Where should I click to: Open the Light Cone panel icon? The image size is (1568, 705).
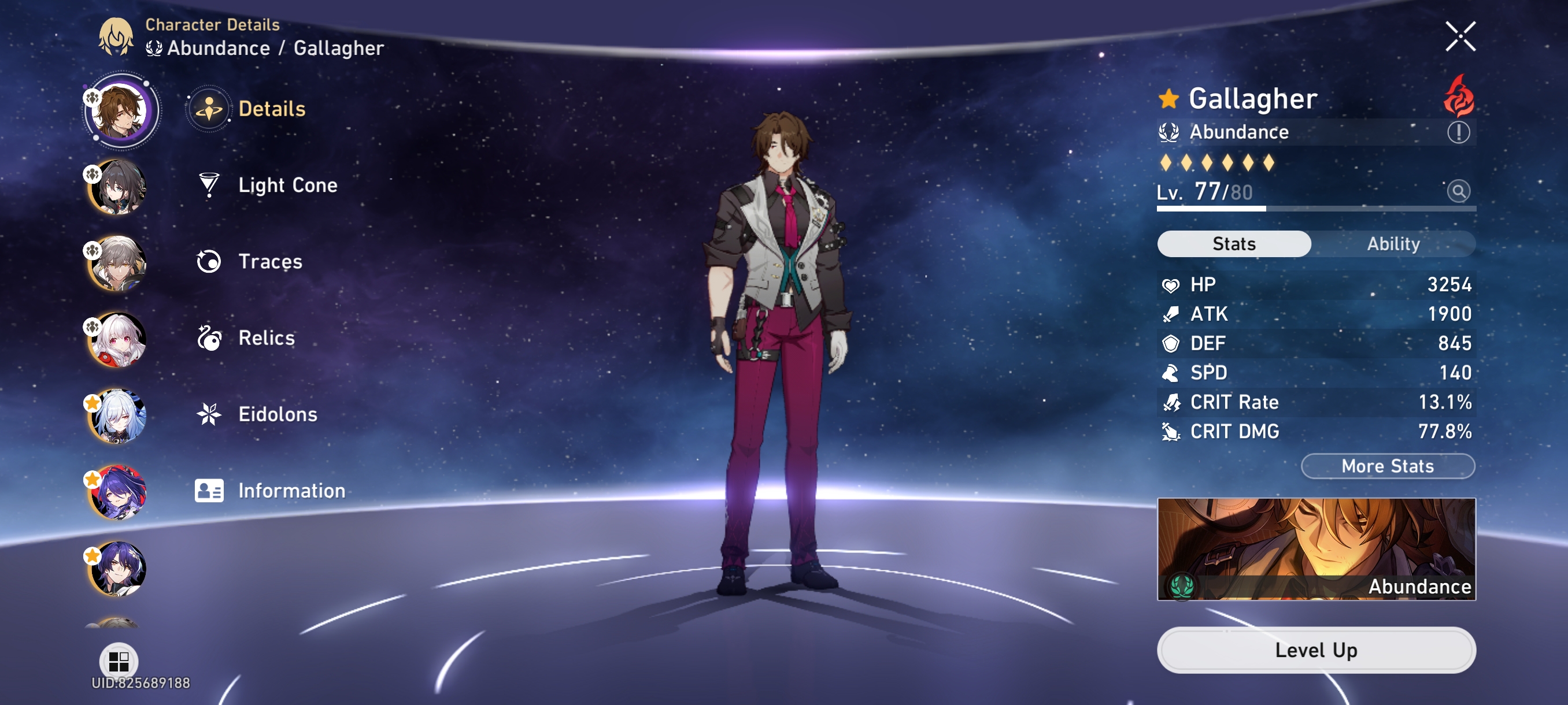click(x=209, y=185)
